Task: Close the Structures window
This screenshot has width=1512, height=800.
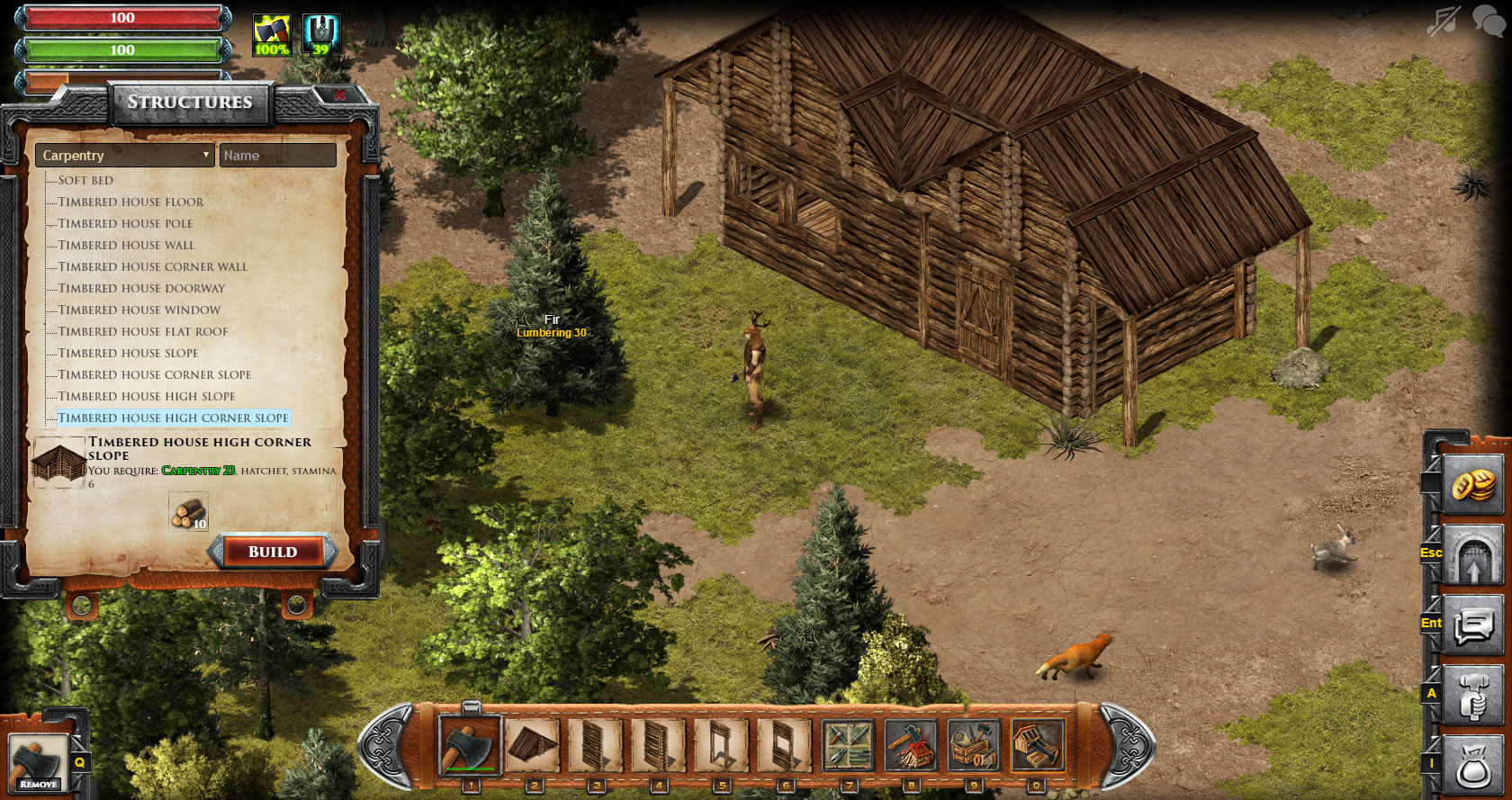Action: [339, 95]
